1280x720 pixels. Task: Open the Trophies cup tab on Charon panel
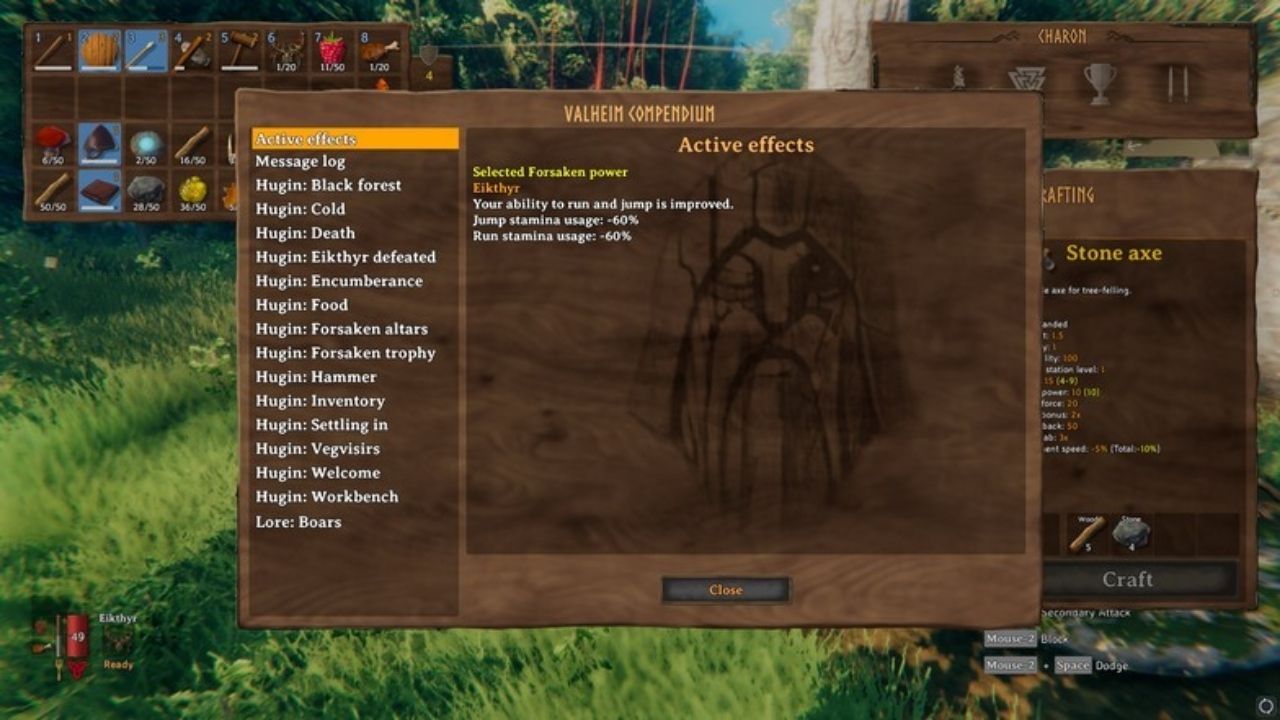(1101, 81)
